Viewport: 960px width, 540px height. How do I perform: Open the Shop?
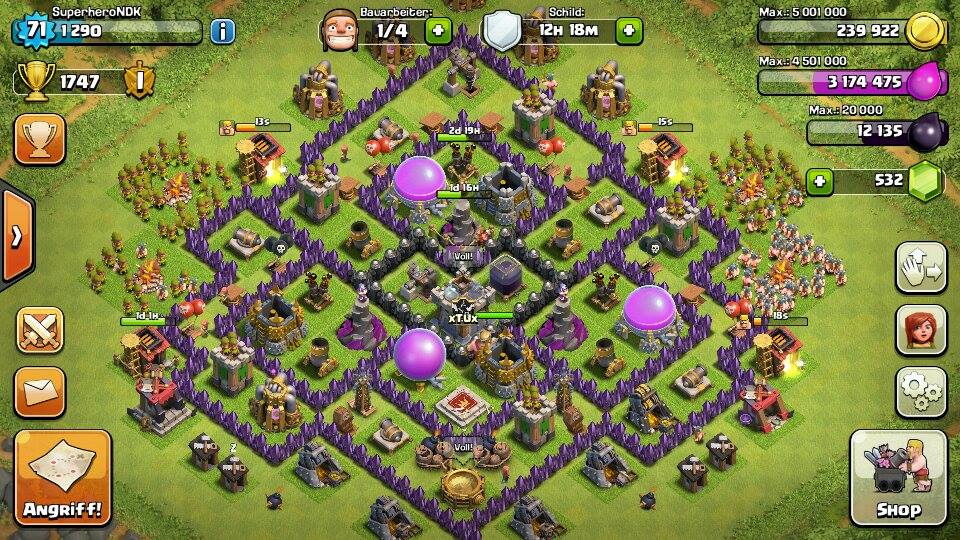point(898,477)
